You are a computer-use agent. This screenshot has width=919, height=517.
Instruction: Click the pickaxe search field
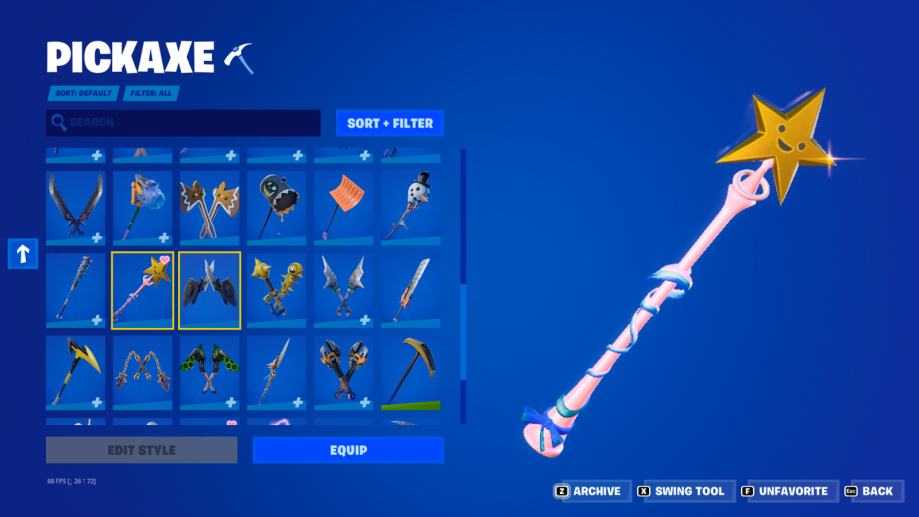point(183,123)
